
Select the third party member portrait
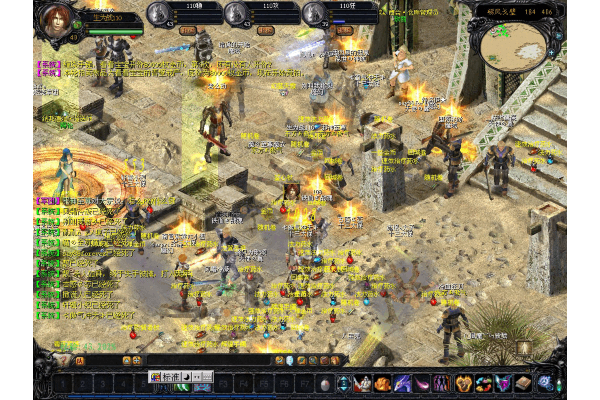click(314, 14)
